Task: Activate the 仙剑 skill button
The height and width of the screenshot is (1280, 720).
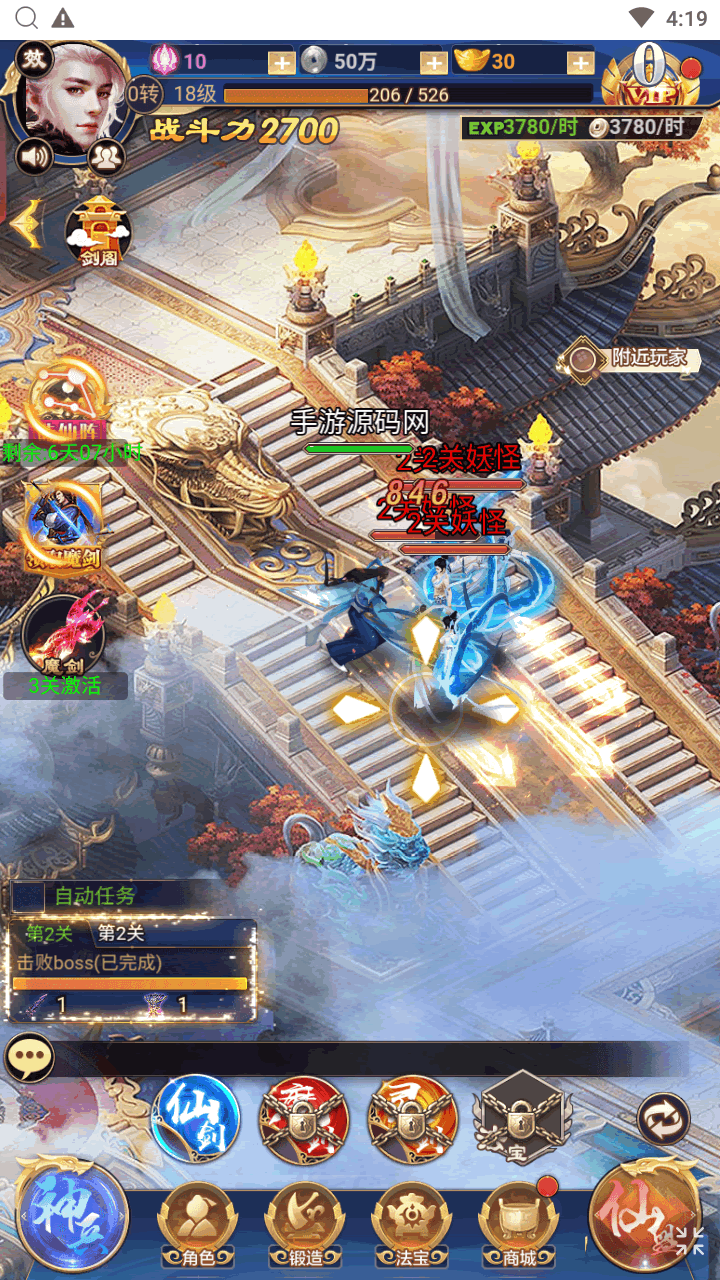Action: tap(196, 1118)
